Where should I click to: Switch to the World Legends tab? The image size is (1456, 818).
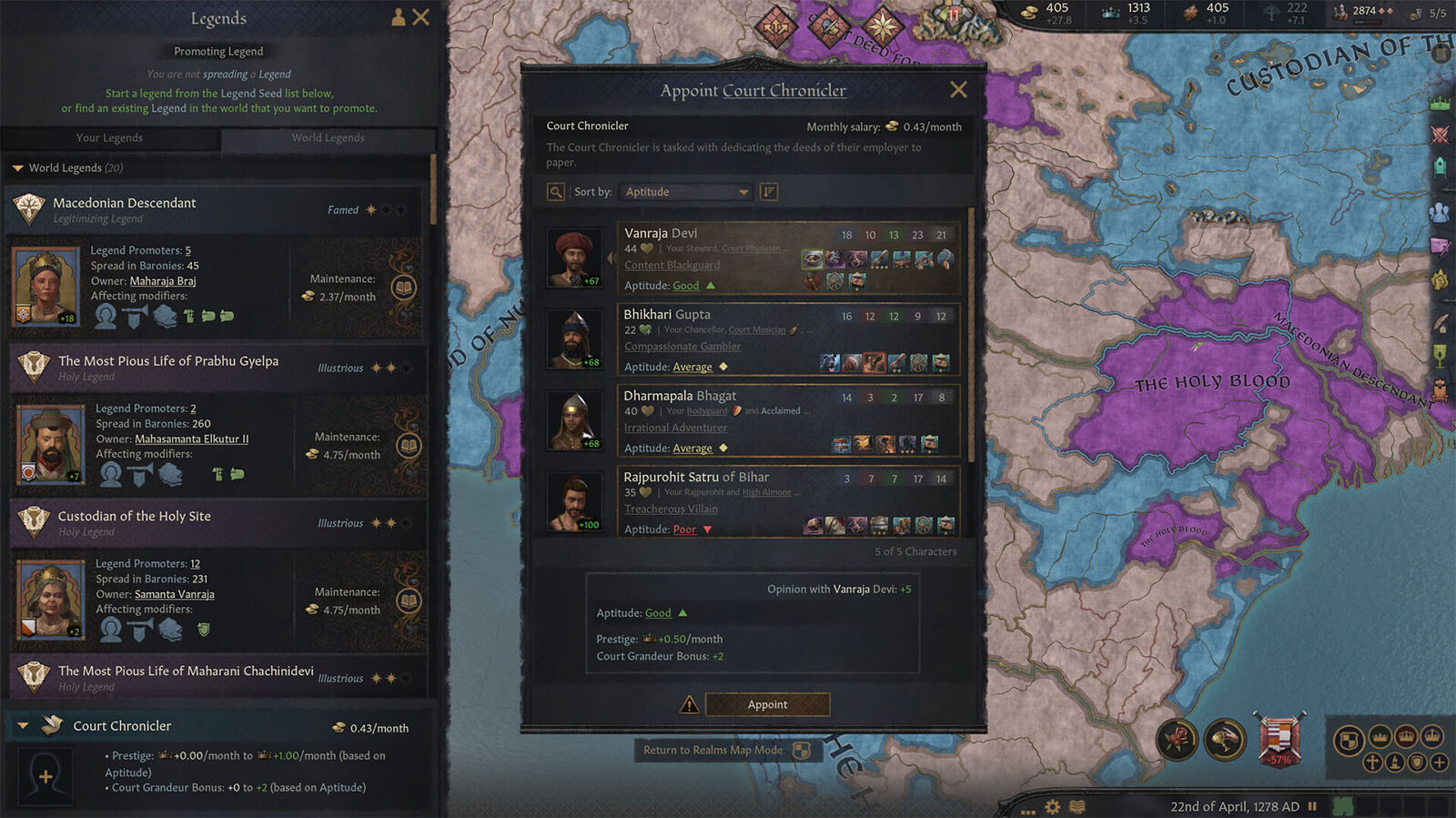(328, 137)
